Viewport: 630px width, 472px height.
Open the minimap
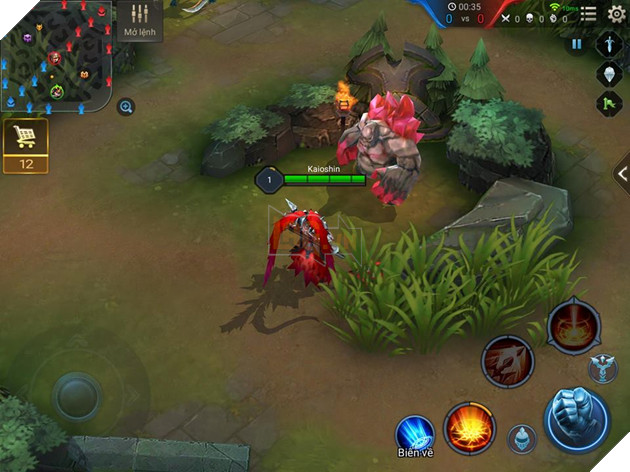click(x=56, y=56)
